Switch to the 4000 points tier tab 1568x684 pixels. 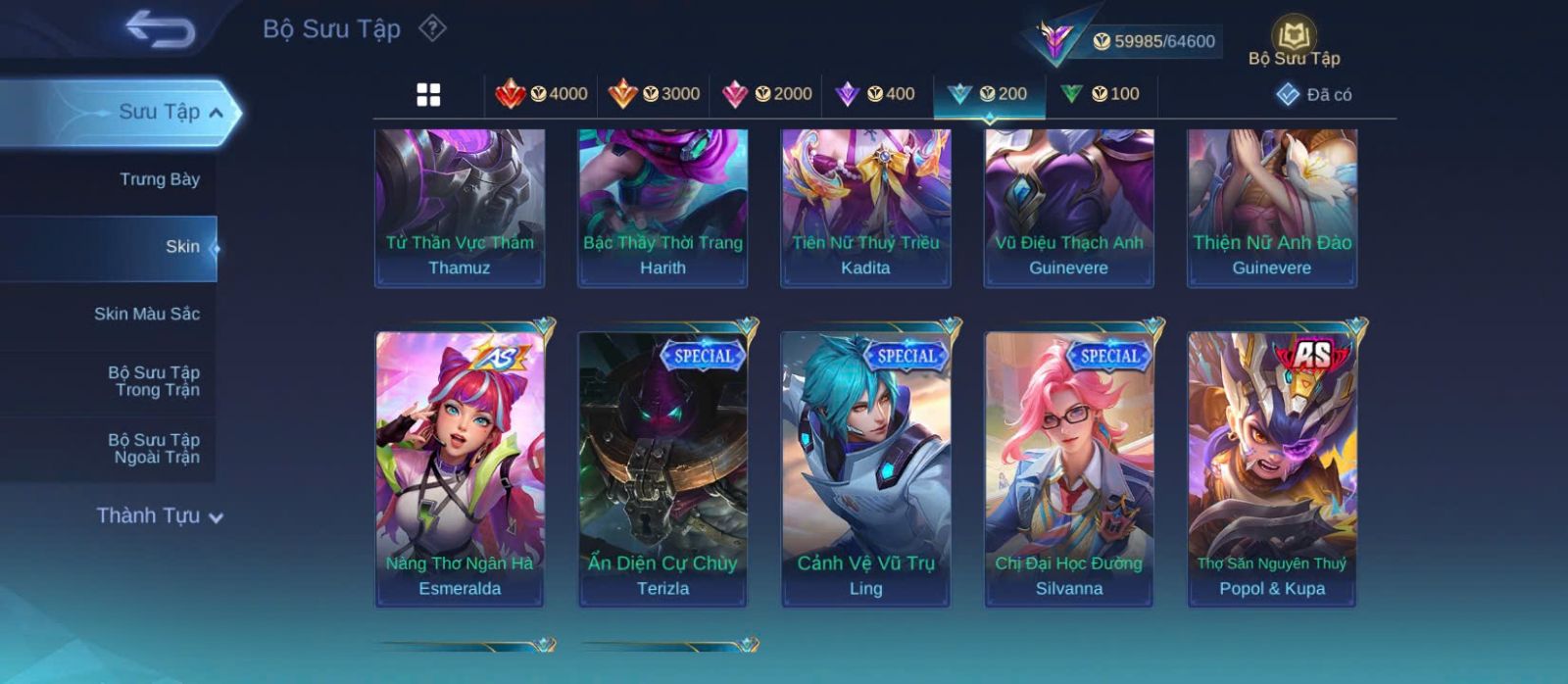541,94
